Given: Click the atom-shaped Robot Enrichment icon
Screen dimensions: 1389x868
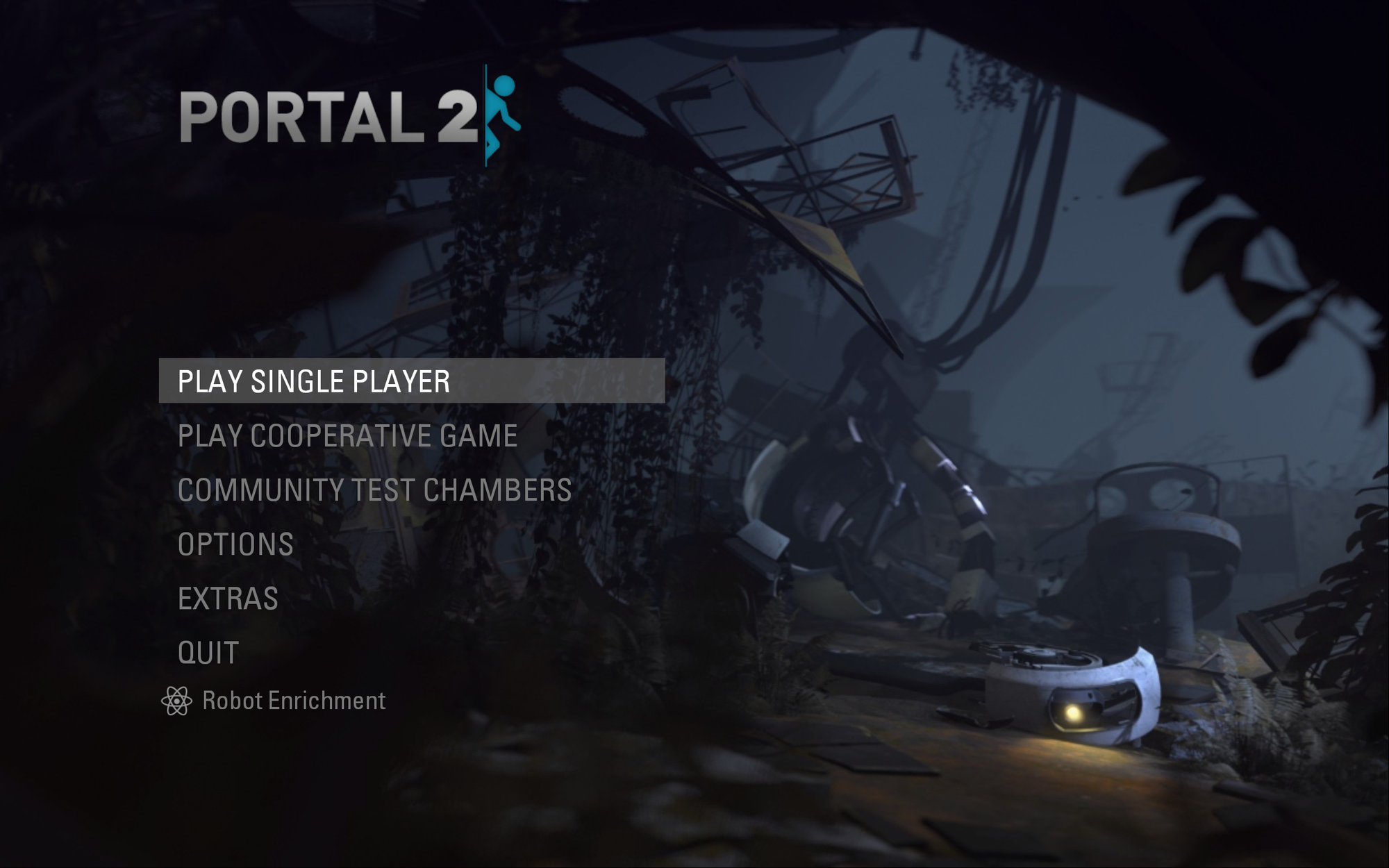Looking at the screenshot, I should point(178,699).
